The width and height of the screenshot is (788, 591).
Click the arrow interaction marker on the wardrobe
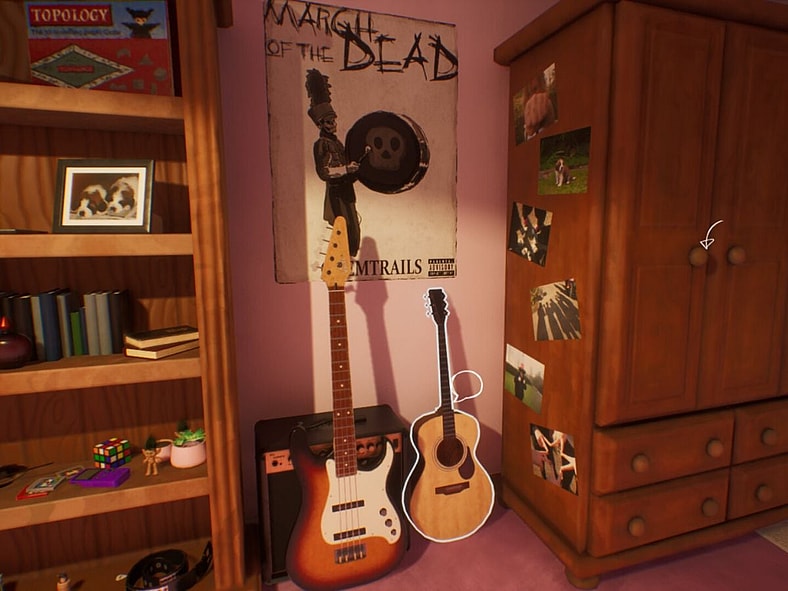click(x=709, y=237)
